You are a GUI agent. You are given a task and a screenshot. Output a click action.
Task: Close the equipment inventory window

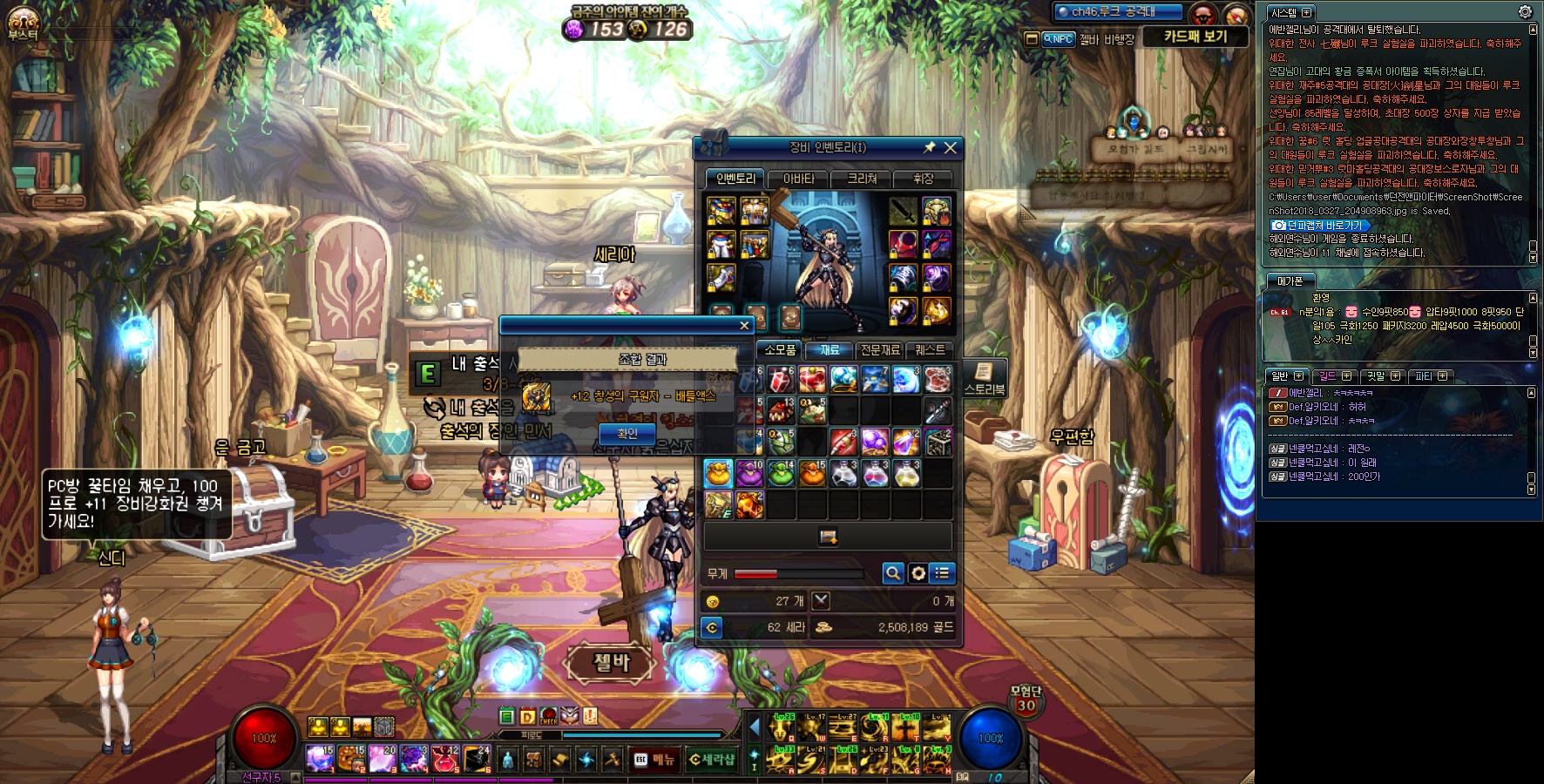pos(951,148)
